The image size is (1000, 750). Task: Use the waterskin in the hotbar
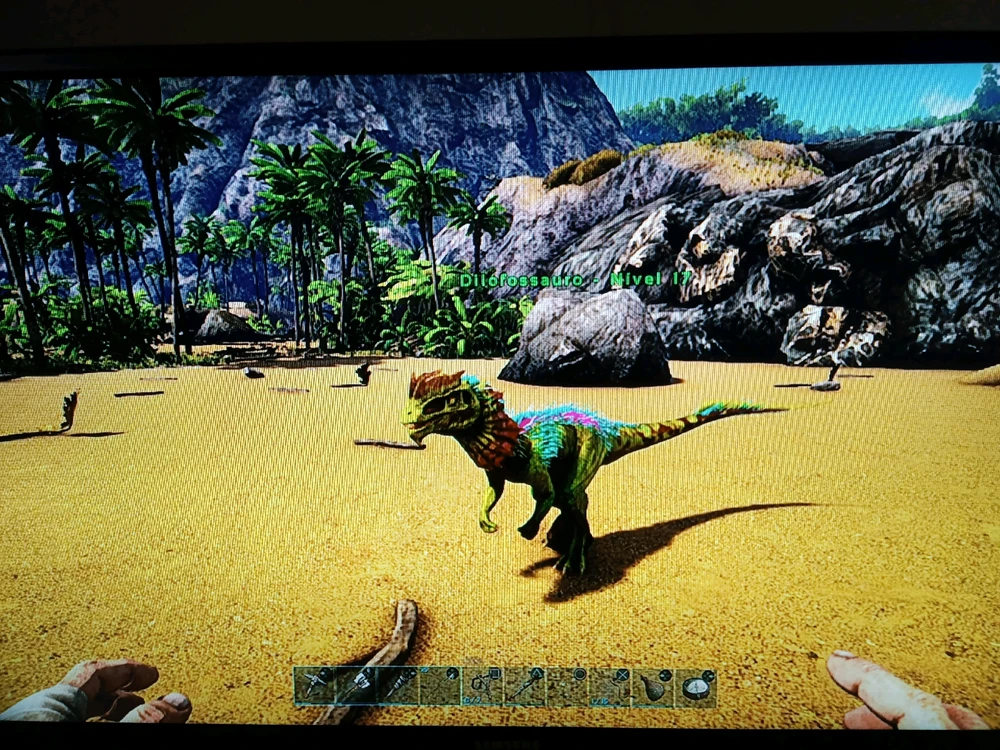click(653, 687)
